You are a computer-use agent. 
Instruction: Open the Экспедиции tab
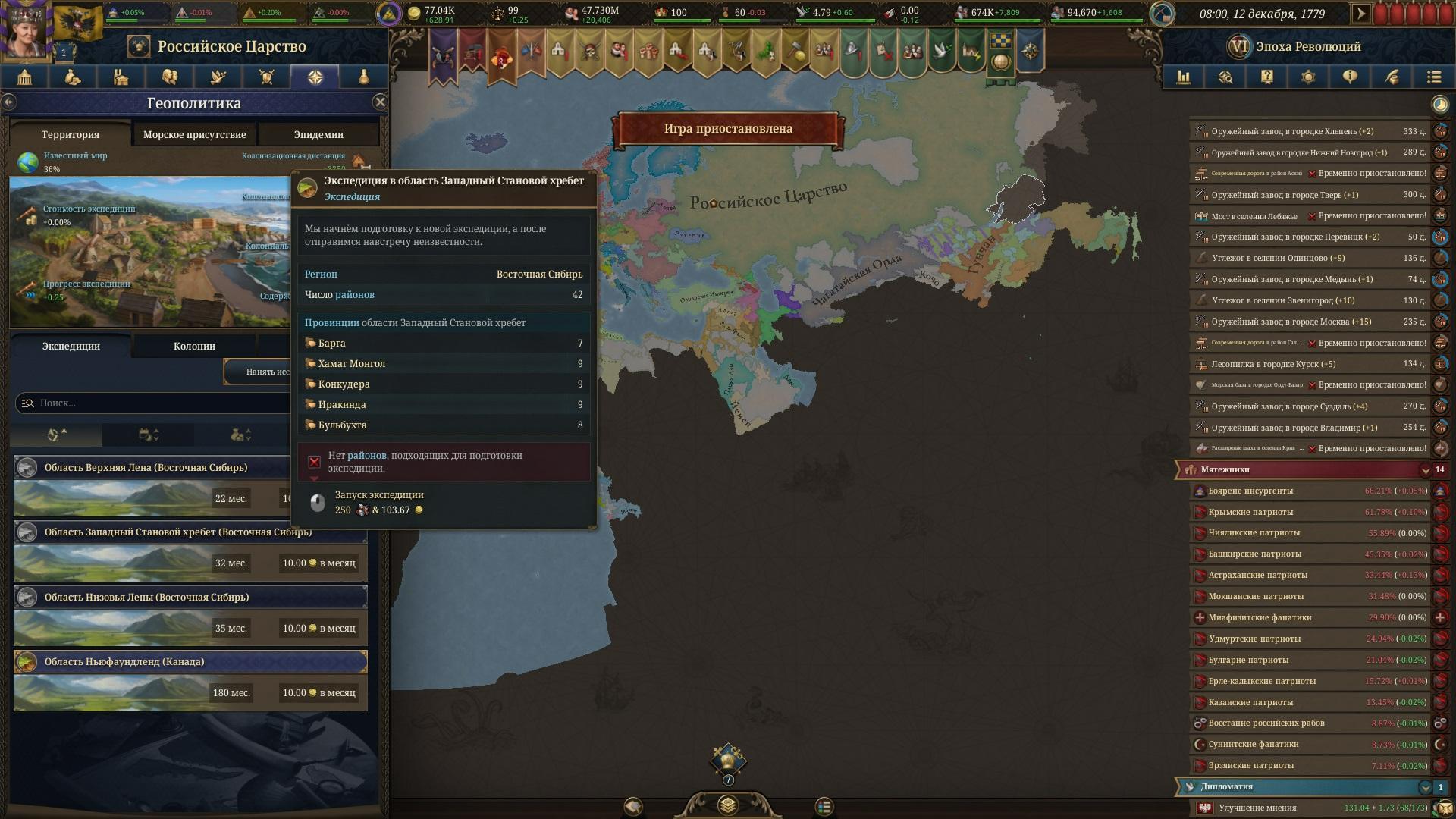(71, 346)
